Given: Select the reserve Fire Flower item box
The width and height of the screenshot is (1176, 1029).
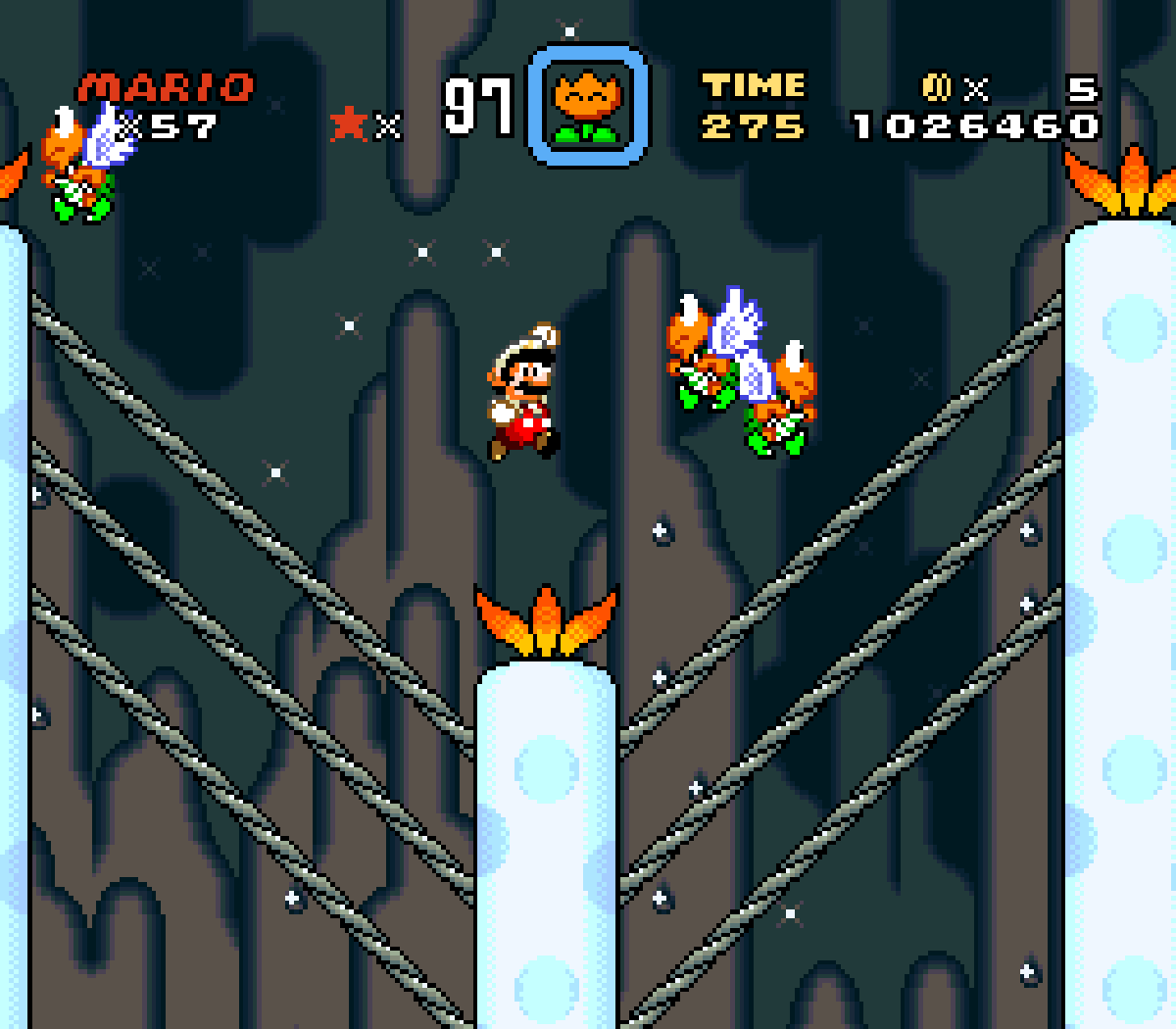Looking at the screenshot, I should click(588, 106).
